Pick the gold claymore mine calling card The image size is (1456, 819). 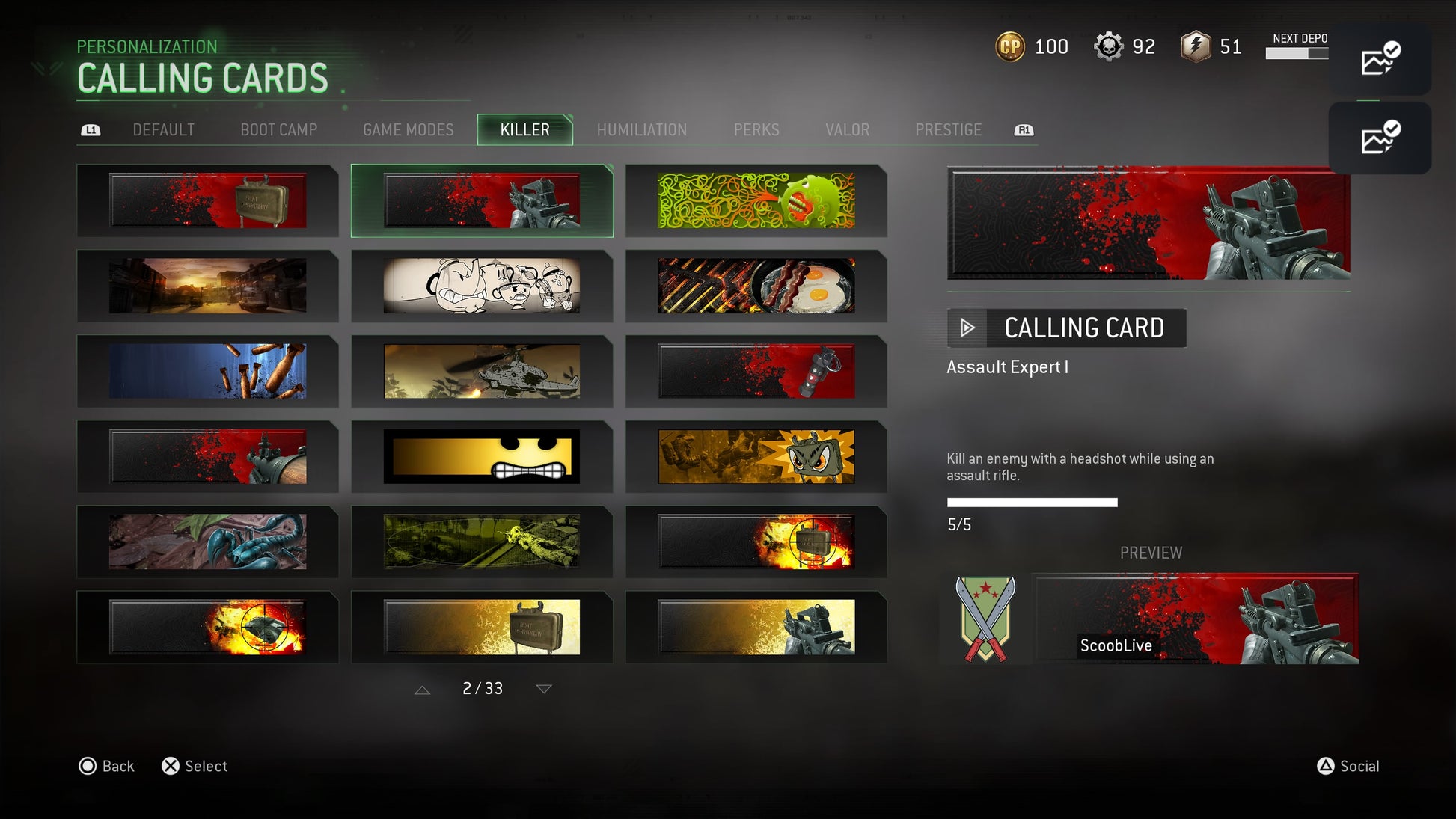[x=481, y=627]
